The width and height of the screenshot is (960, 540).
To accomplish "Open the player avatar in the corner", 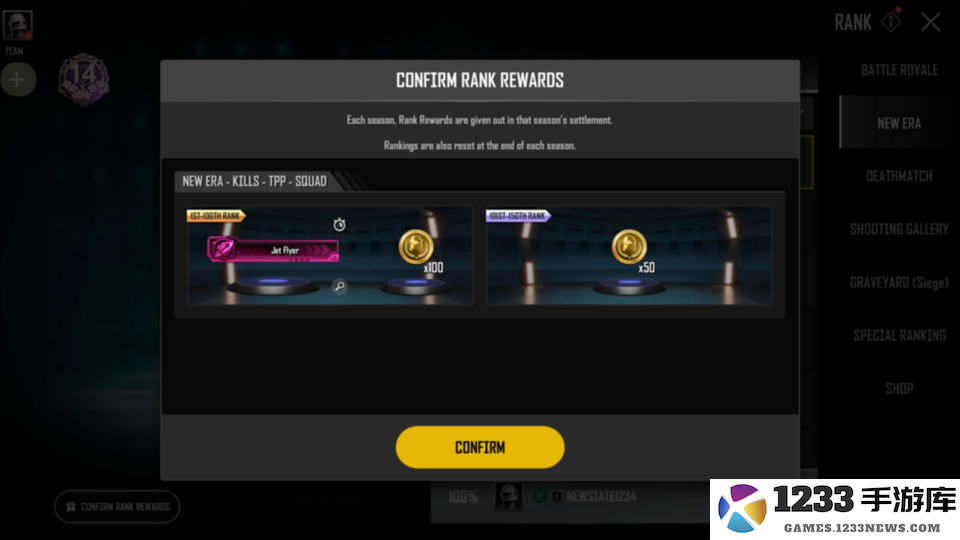I will (x=17, y=25).
